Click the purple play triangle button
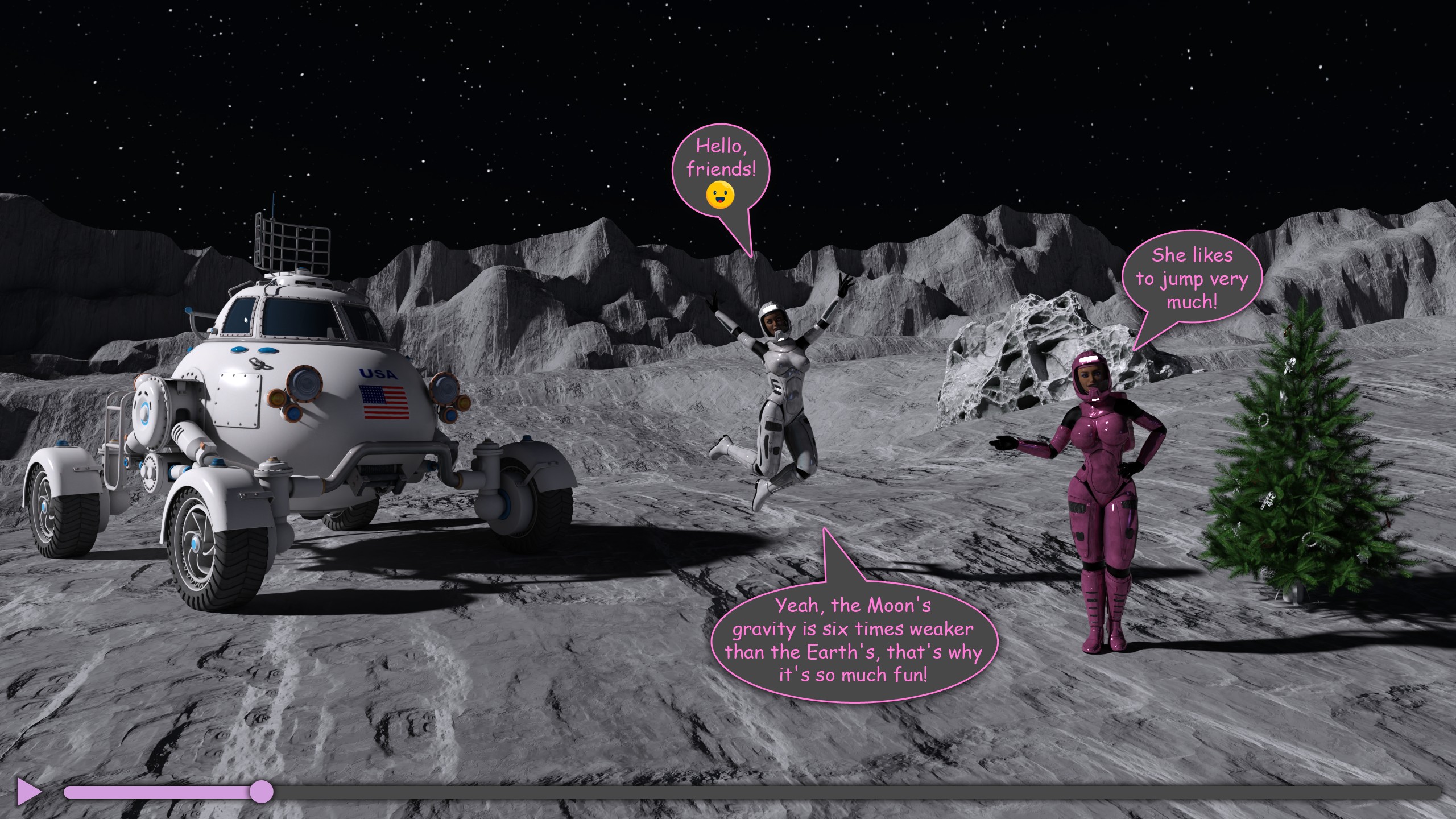This screenshot has width=1456, height=819. pos(27,791)
